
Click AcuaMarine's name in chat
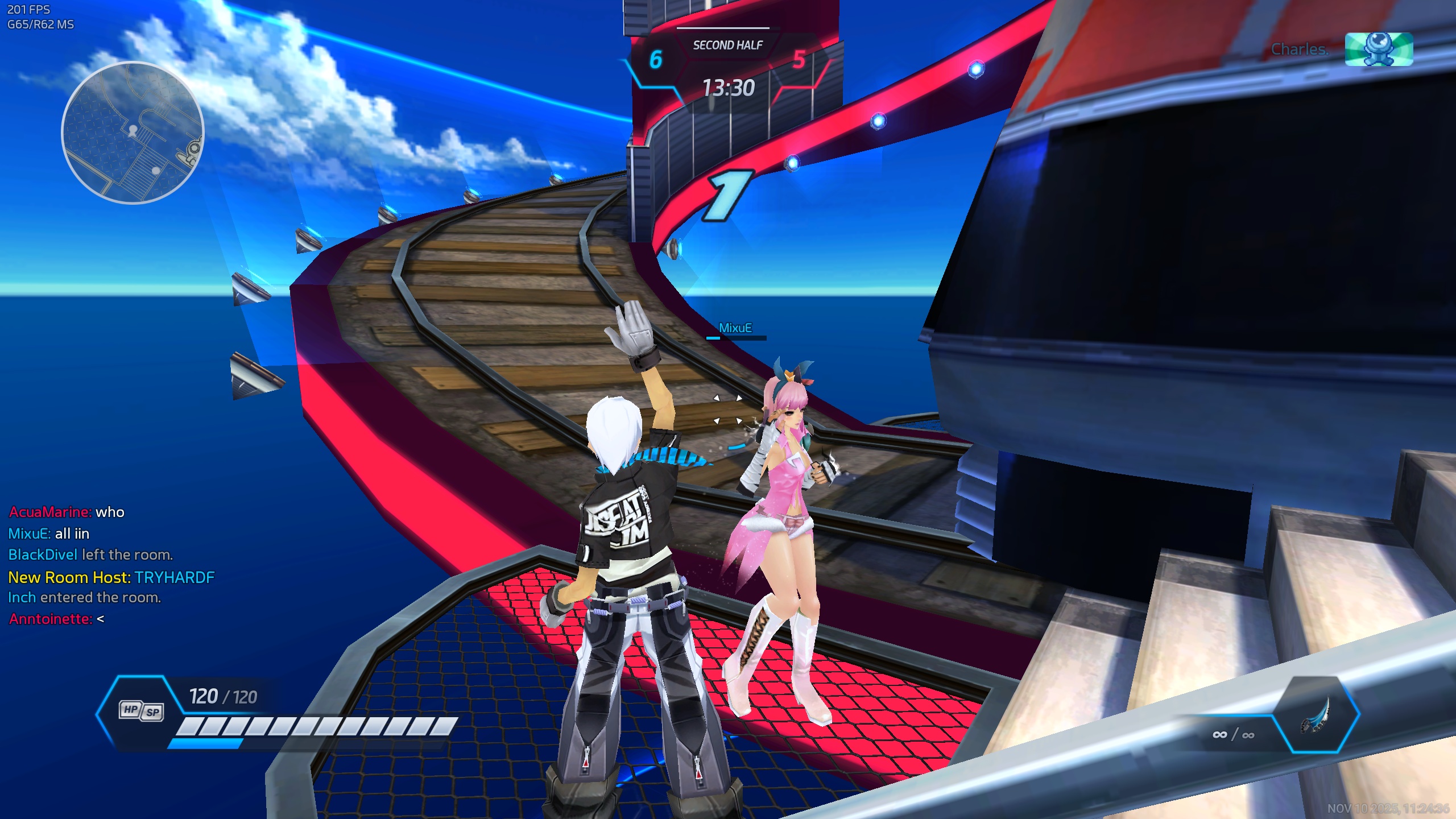[50, 512]
